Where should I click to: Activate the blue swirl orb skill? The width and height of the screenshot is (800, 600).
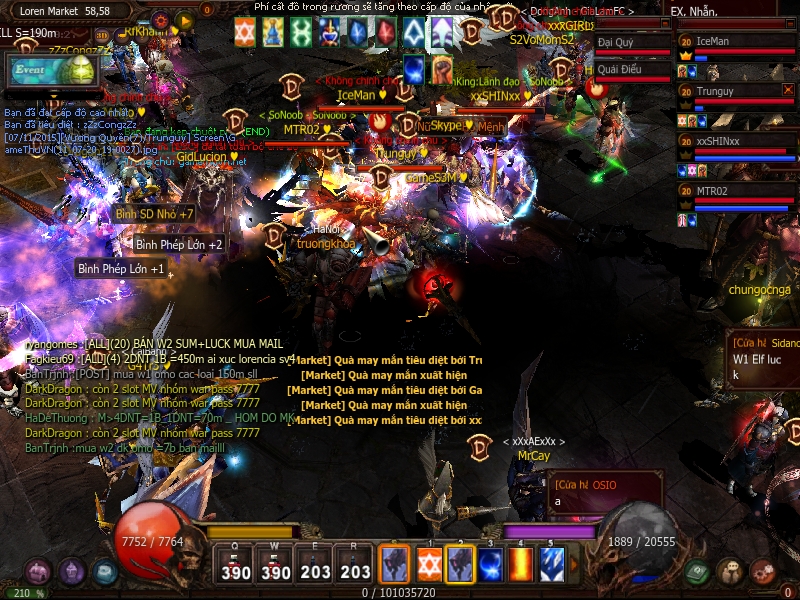pyautogui.click(x=490, y=564)
